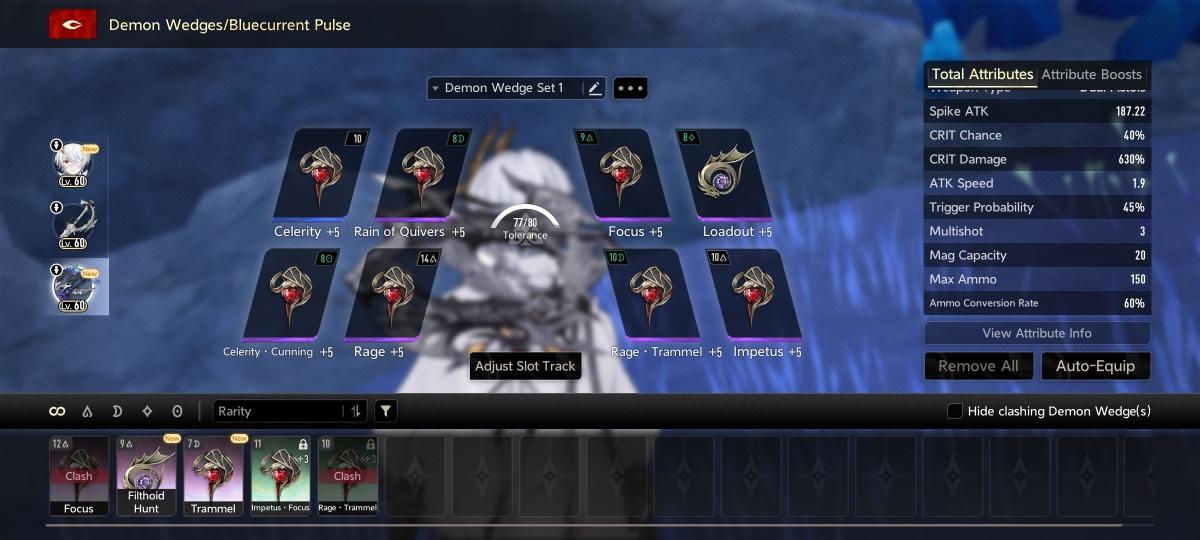Activate Auto-Equip
Viewport: 1200px width, 540px height.
[x=1095, y=366]
